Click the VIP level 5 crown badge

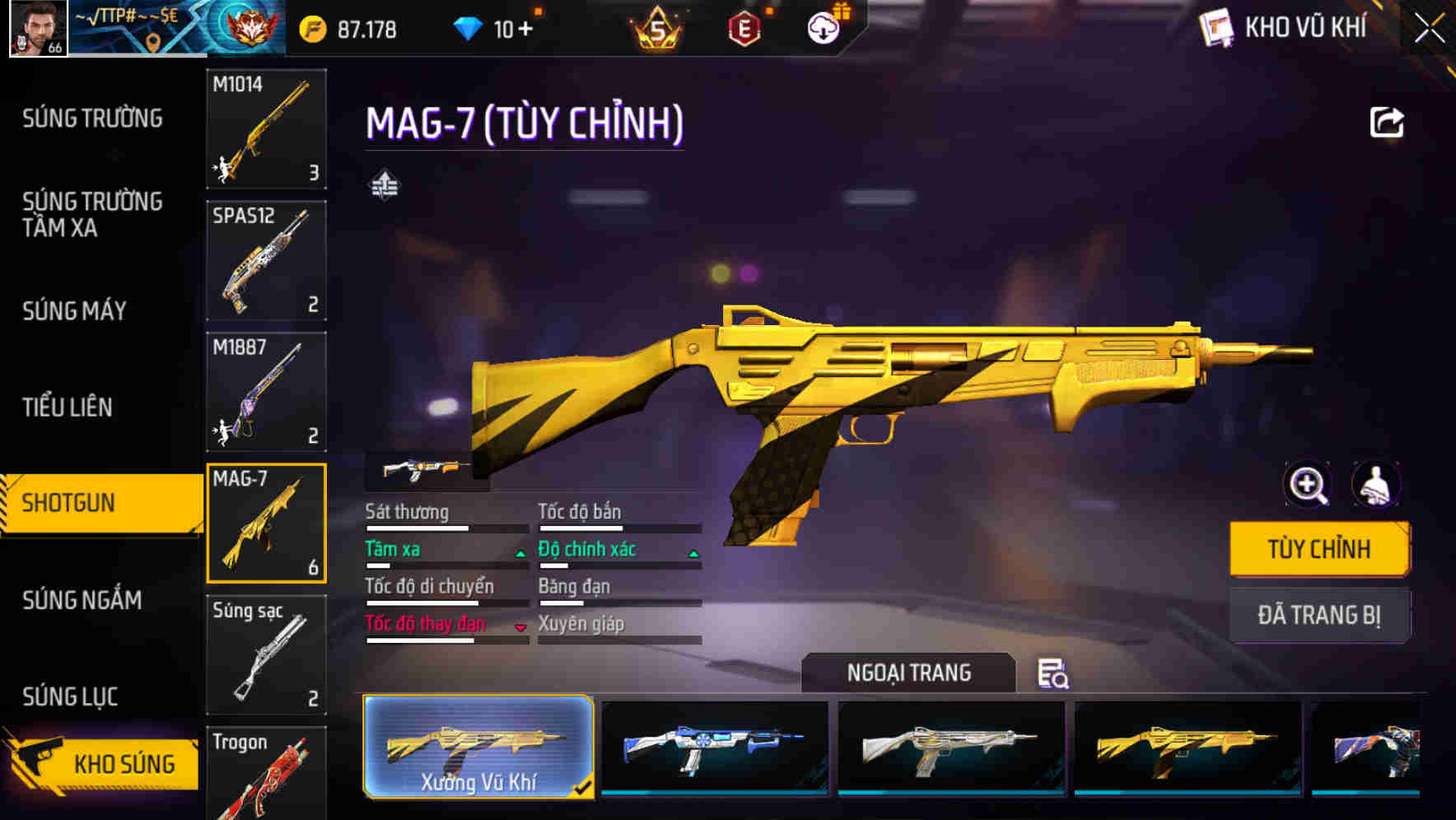click(x=659, y=27)
